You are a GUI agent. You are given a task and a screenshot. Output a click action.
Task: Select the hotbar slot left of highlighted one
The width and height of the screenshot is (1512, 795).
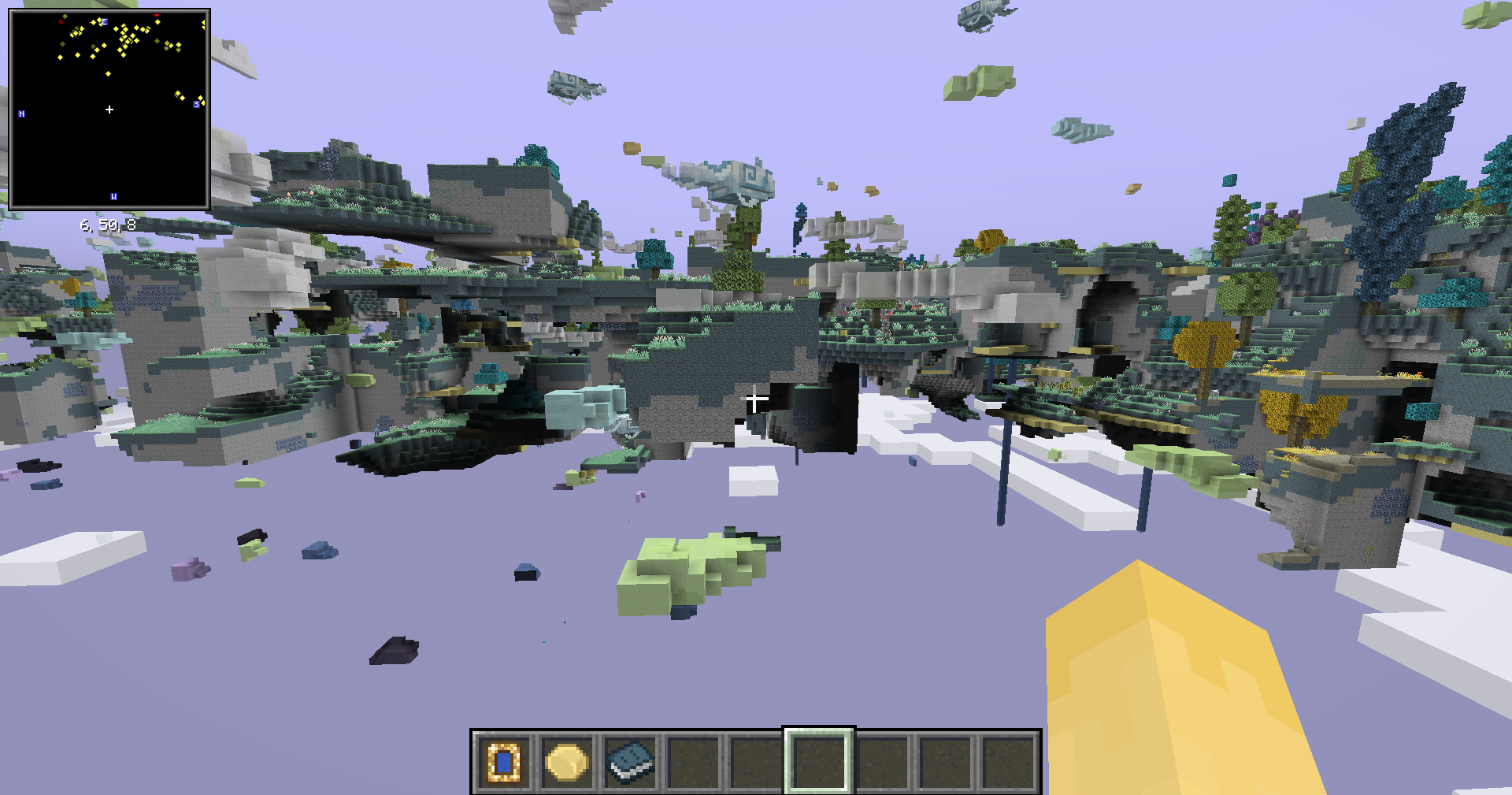pos(754,761)
